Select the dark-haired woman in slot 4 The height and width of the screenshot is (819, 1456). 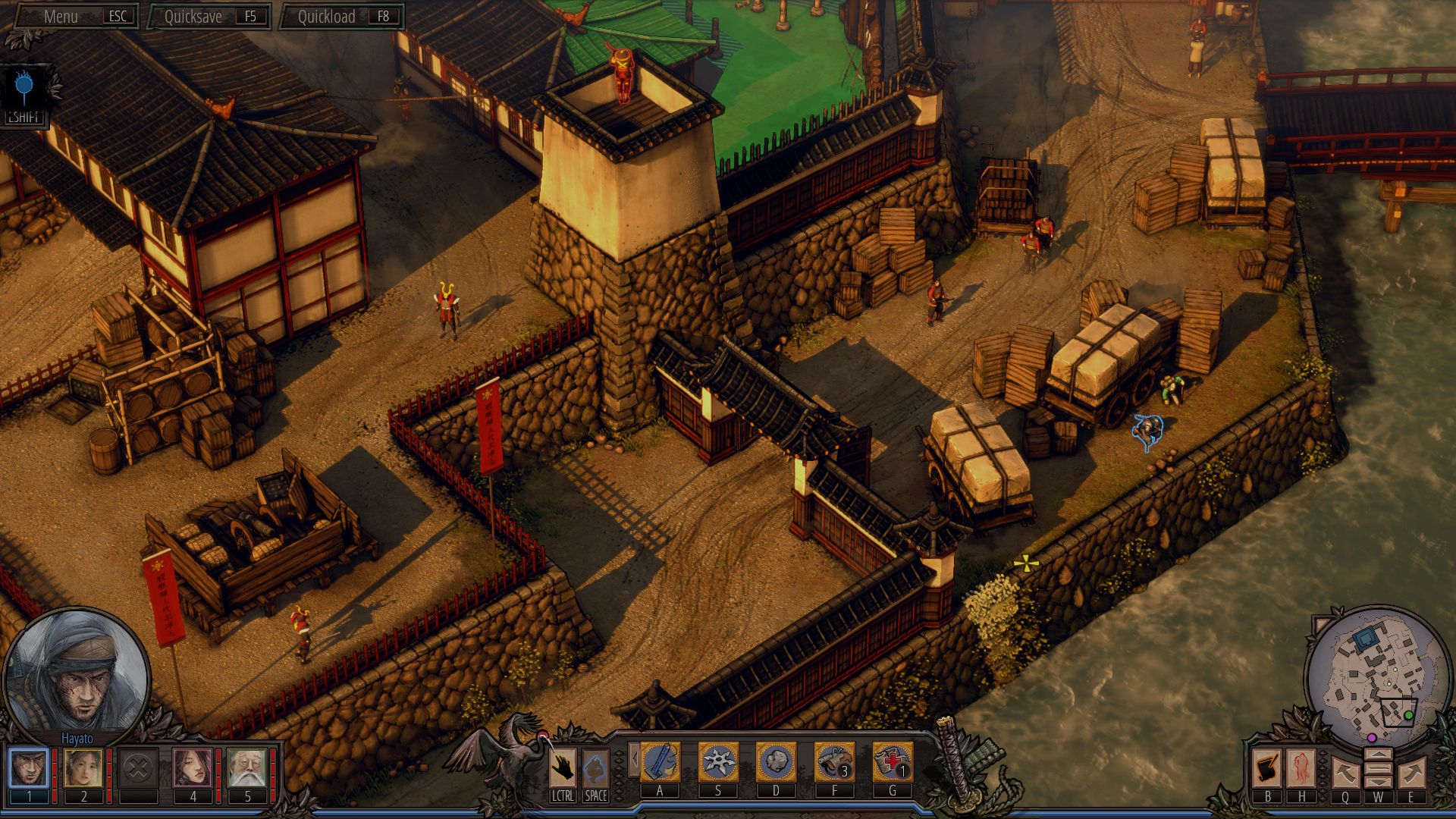click(193, 768)
